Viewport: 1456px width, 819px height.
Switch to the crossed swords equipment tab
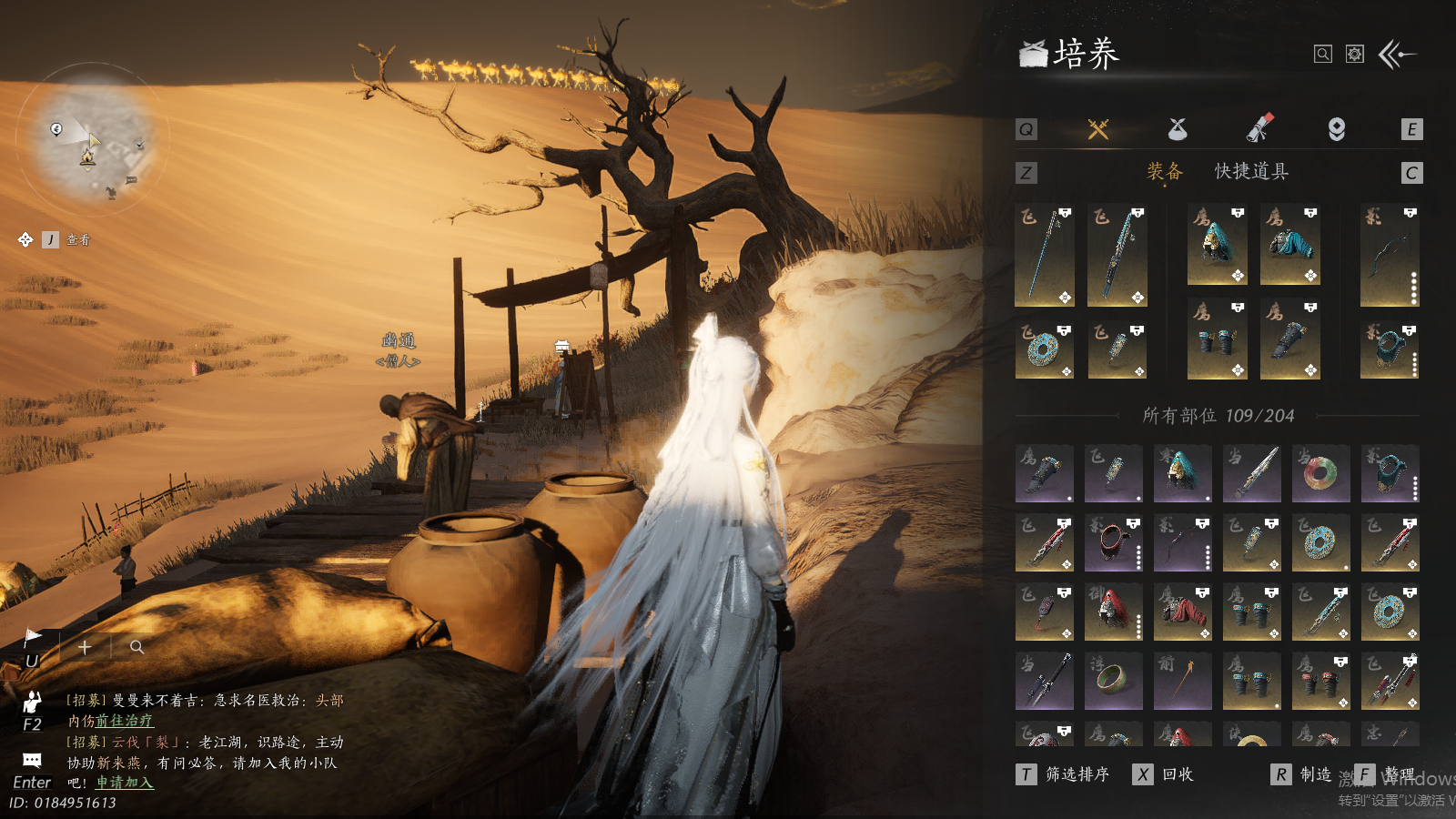pyautogui.click(x=1098, y=129)
